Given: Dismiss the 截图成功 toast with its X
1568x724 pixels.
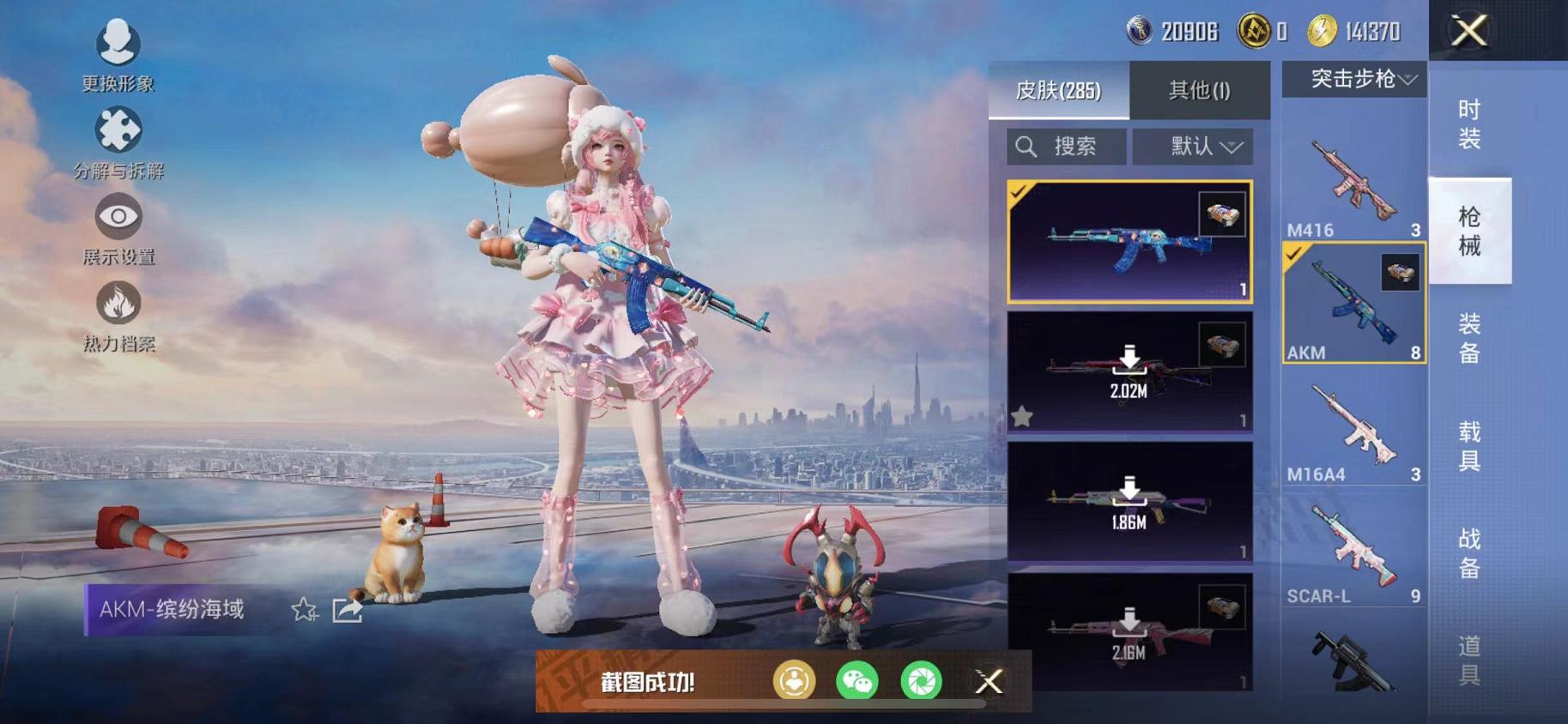Looking at the screenshot, I should [x=989, y=680].
